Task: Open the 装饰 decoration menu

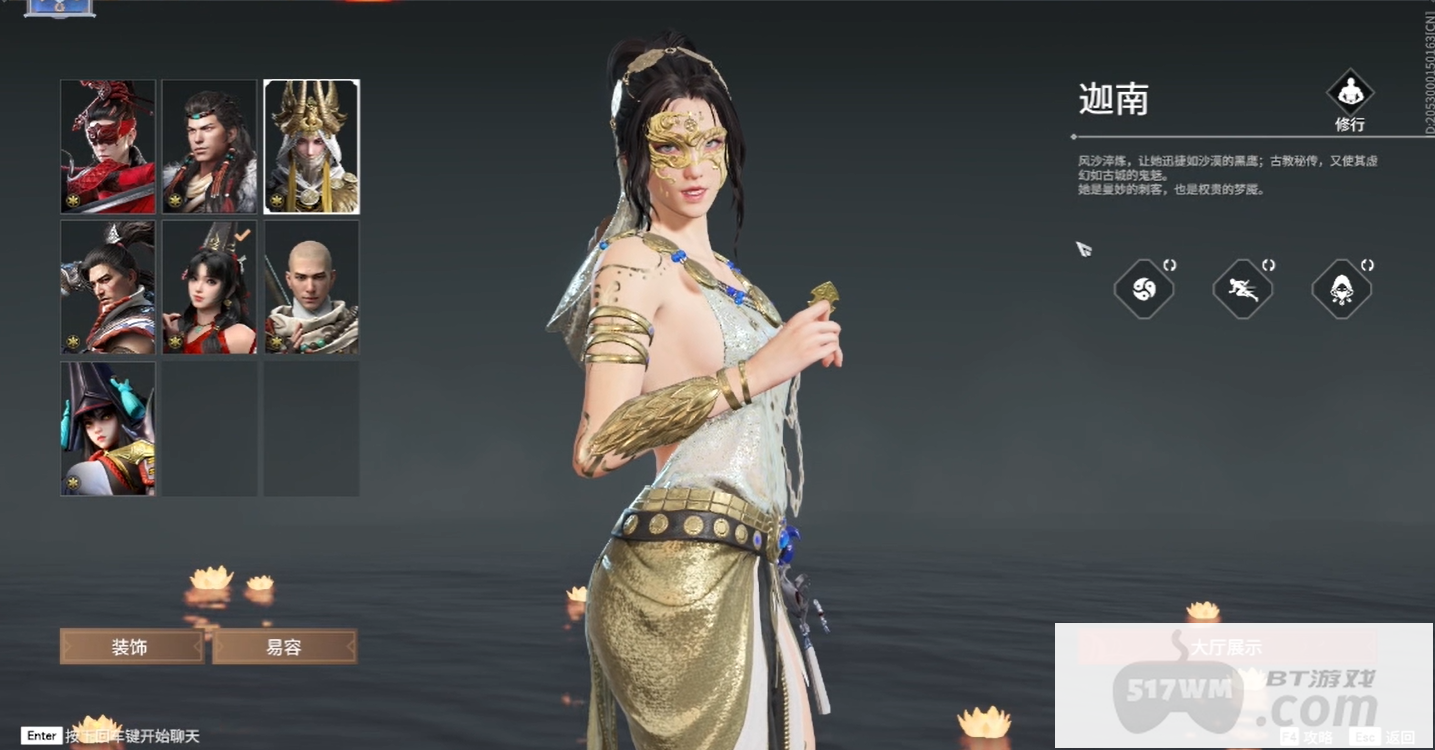Action: [132, 647]
